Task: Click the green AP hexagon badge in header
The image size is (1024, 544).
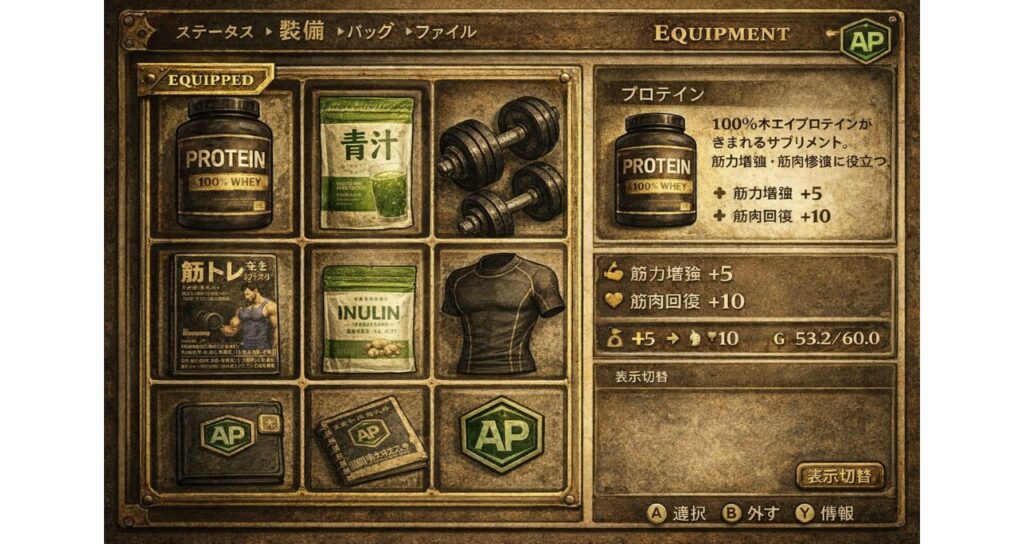Action: pyautogui.click(x=861, y=41)
